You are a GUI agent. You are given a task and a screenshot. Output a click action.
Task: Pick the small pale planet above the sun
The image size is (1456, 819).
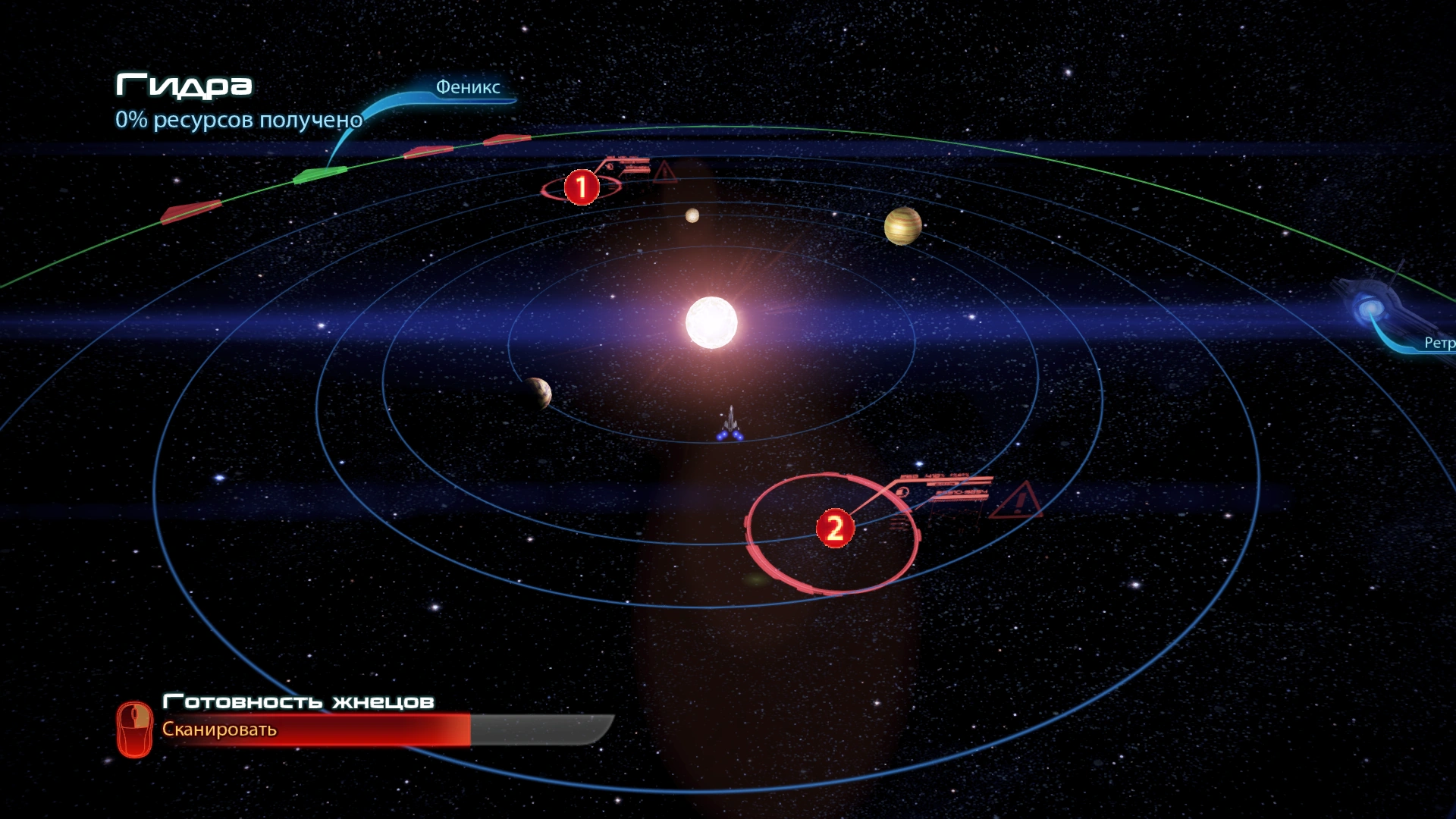(692, 215)
